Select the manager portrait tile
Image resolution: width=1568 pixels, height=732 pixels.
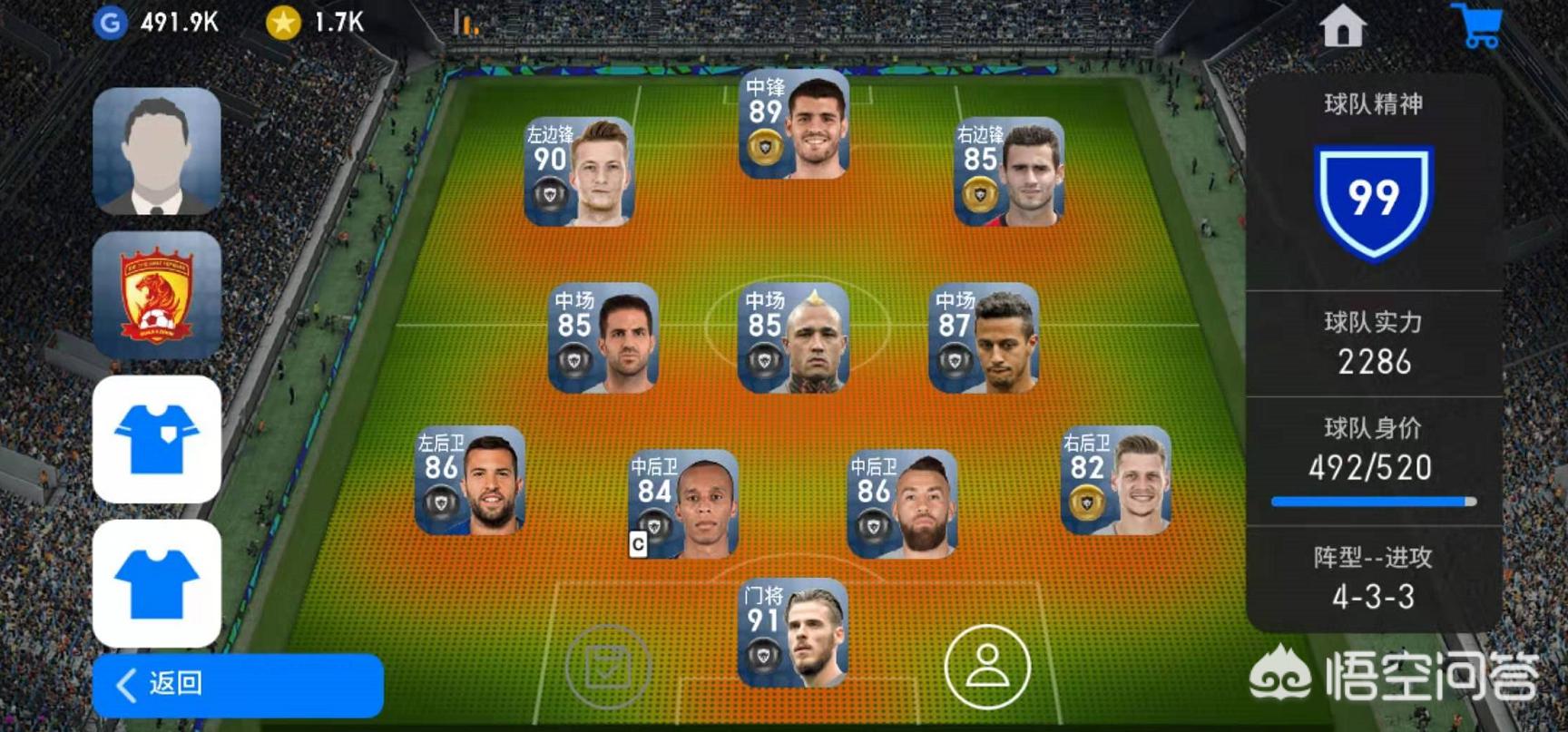click(156, 151)
